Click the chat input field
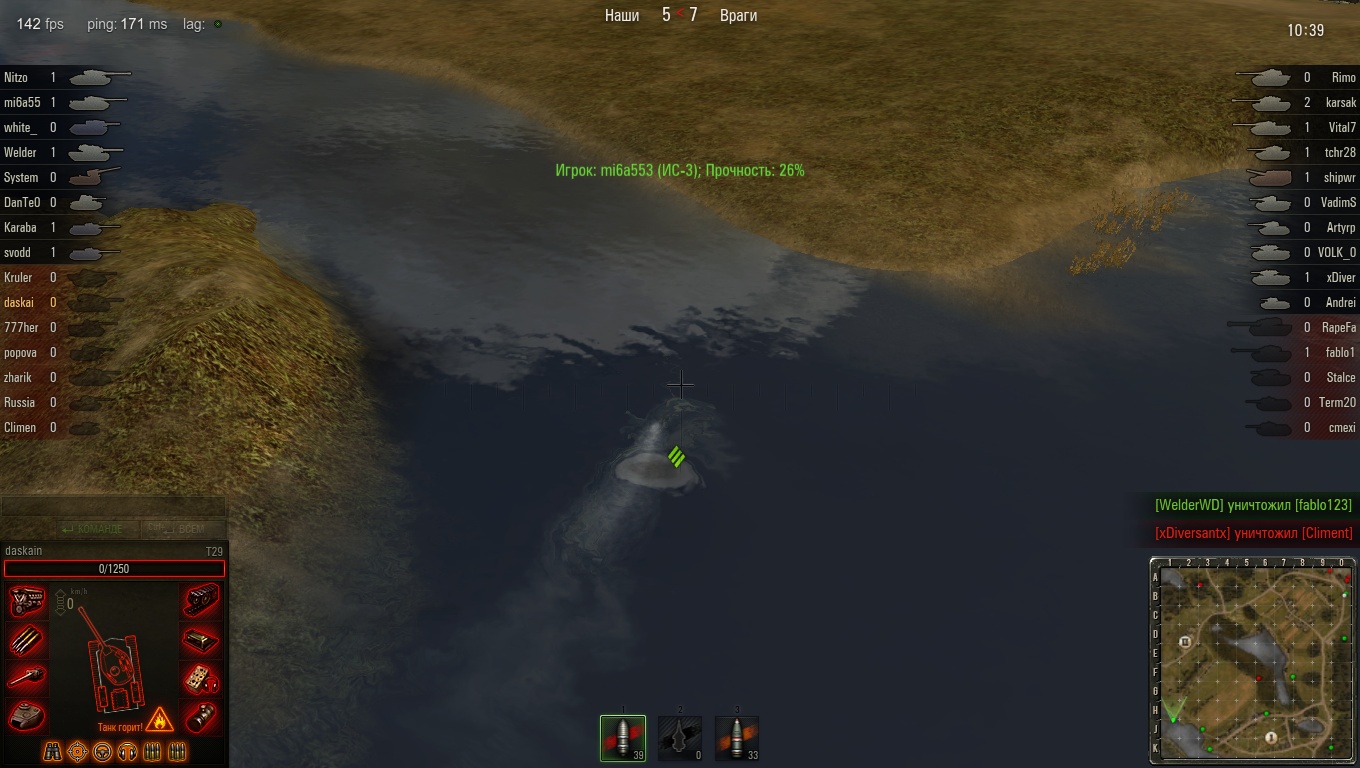 click(x=113, y=506)
